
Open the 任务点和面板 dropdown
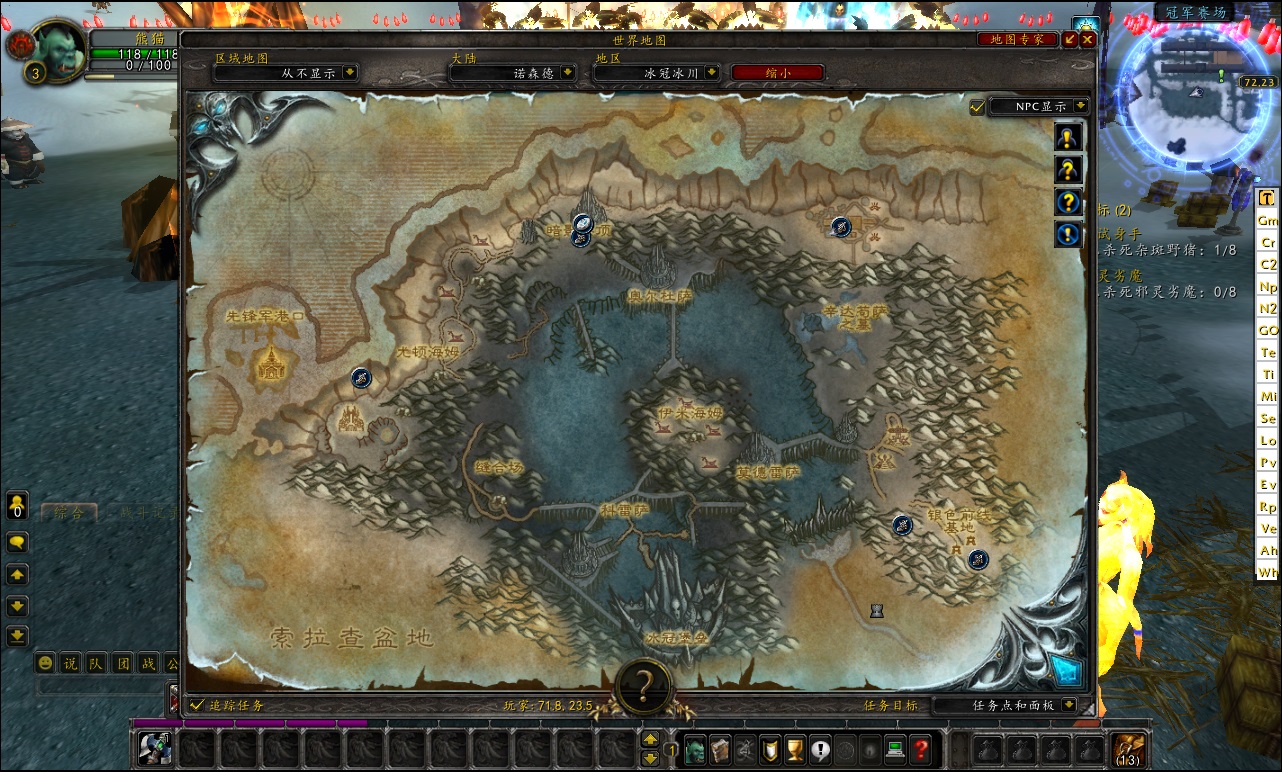pos(1069,705)
